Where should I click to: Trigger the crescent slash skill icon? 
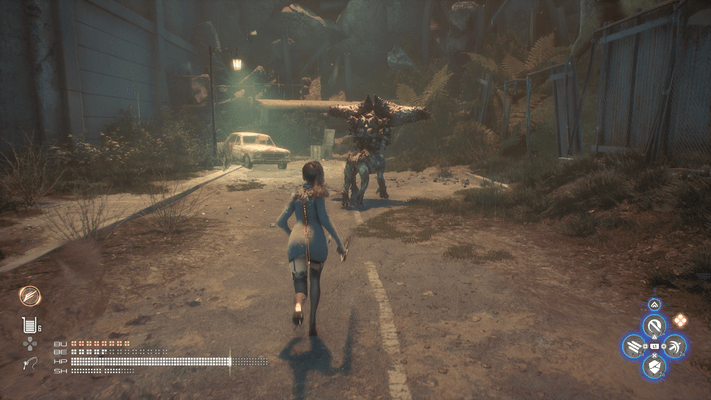pos(676,346)
